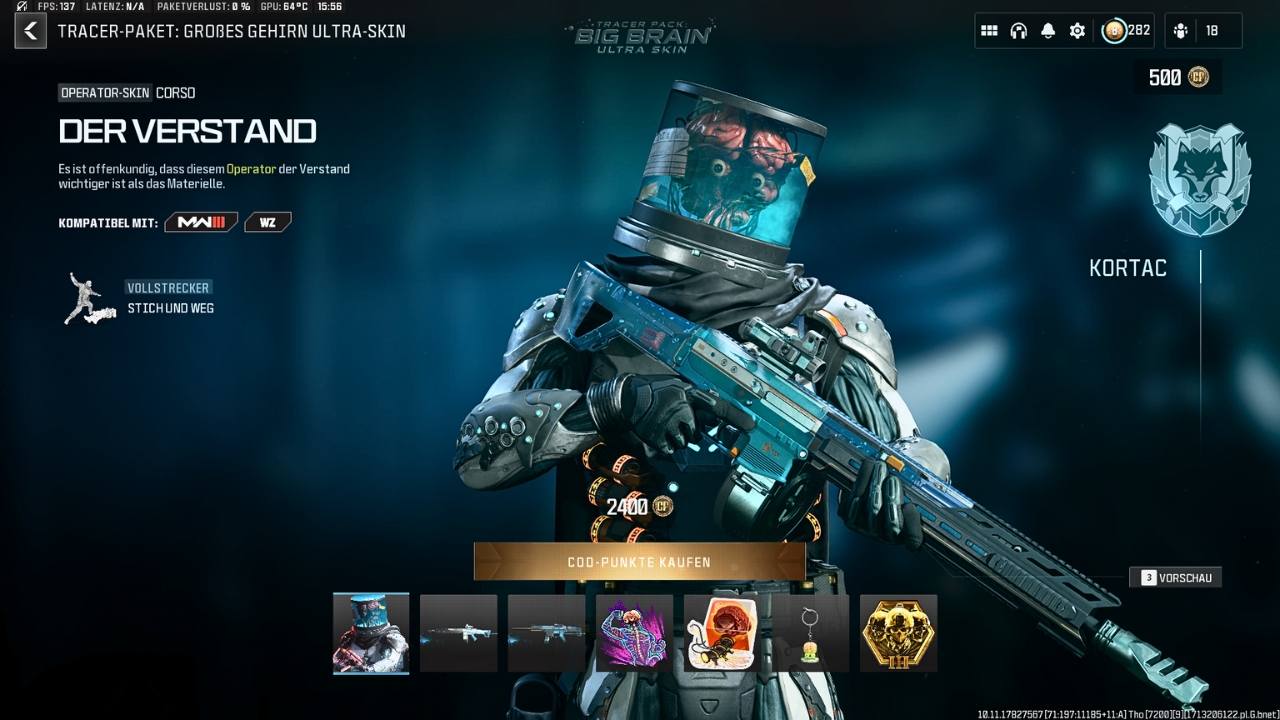The image size is (1280, 720).
Task: Open the Vorschau preview button
Action: pos(1176,577)
